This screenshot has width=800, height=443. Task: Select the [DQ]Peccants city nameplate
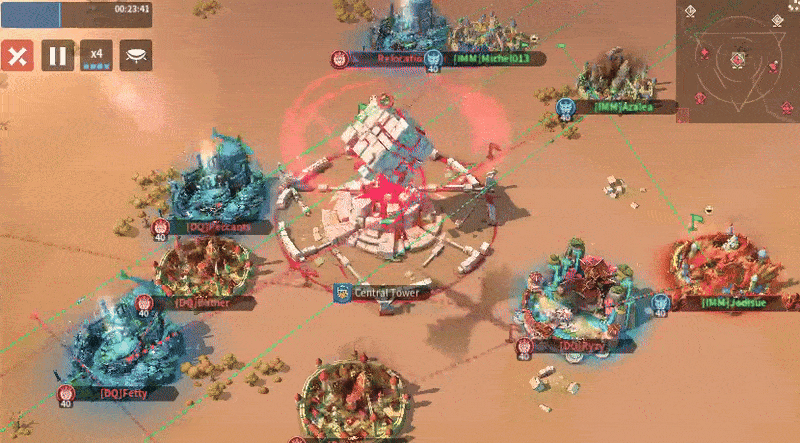click(215, 227)
